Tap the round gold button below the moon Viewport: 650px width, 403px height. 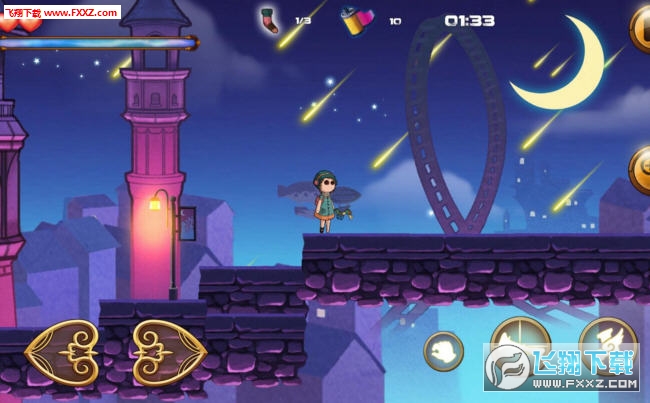640,170
